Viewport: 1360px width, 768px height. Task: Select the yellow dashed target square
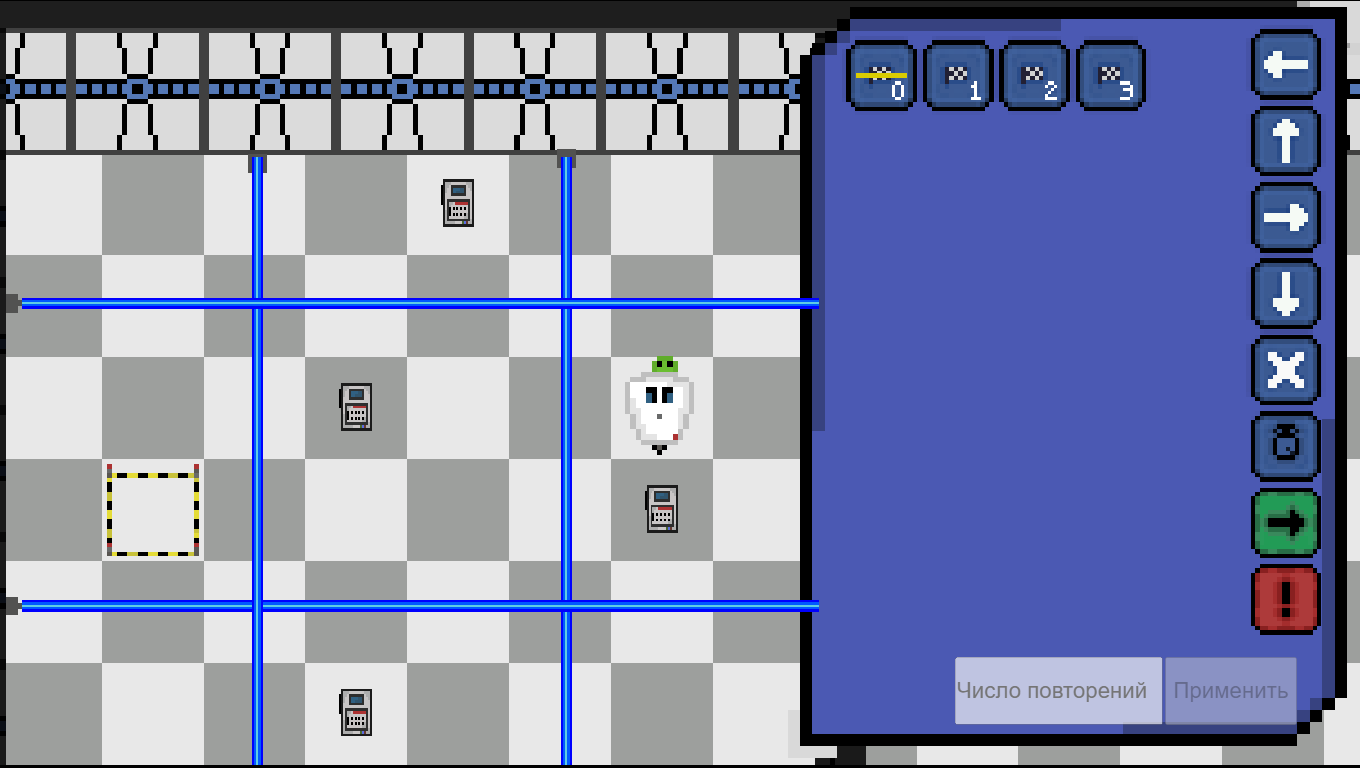click(x=152, y=512)
